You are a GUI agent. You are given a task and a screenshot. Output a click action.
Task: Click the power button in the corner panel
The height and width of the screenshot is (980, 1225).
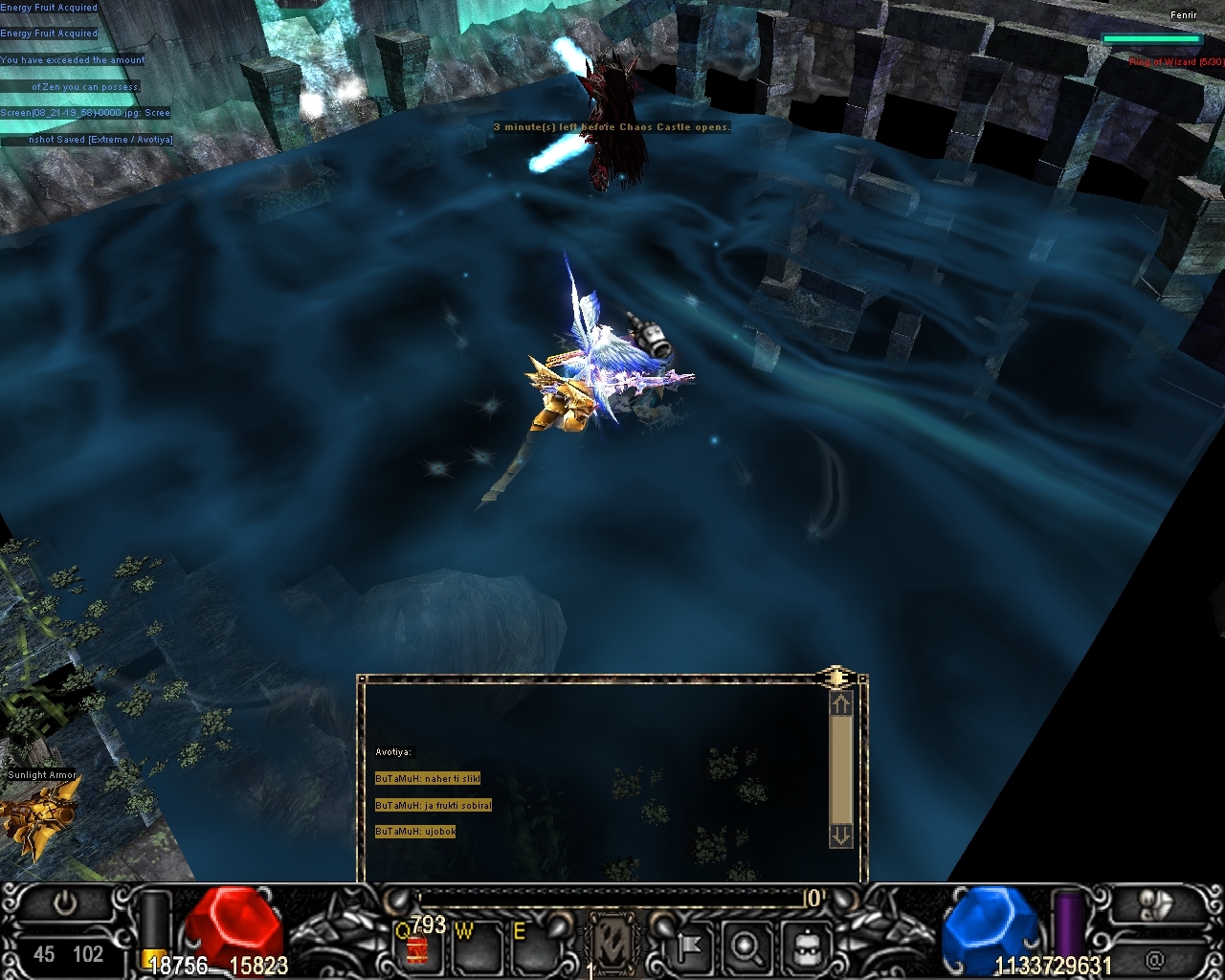[65, 904]
